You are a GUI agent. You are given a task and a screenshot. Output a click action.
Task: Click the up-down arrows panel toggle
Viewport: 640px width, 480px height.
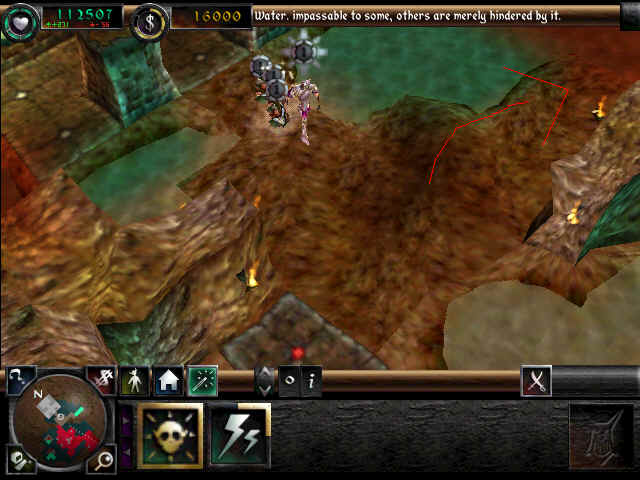(x=265, y=381)
